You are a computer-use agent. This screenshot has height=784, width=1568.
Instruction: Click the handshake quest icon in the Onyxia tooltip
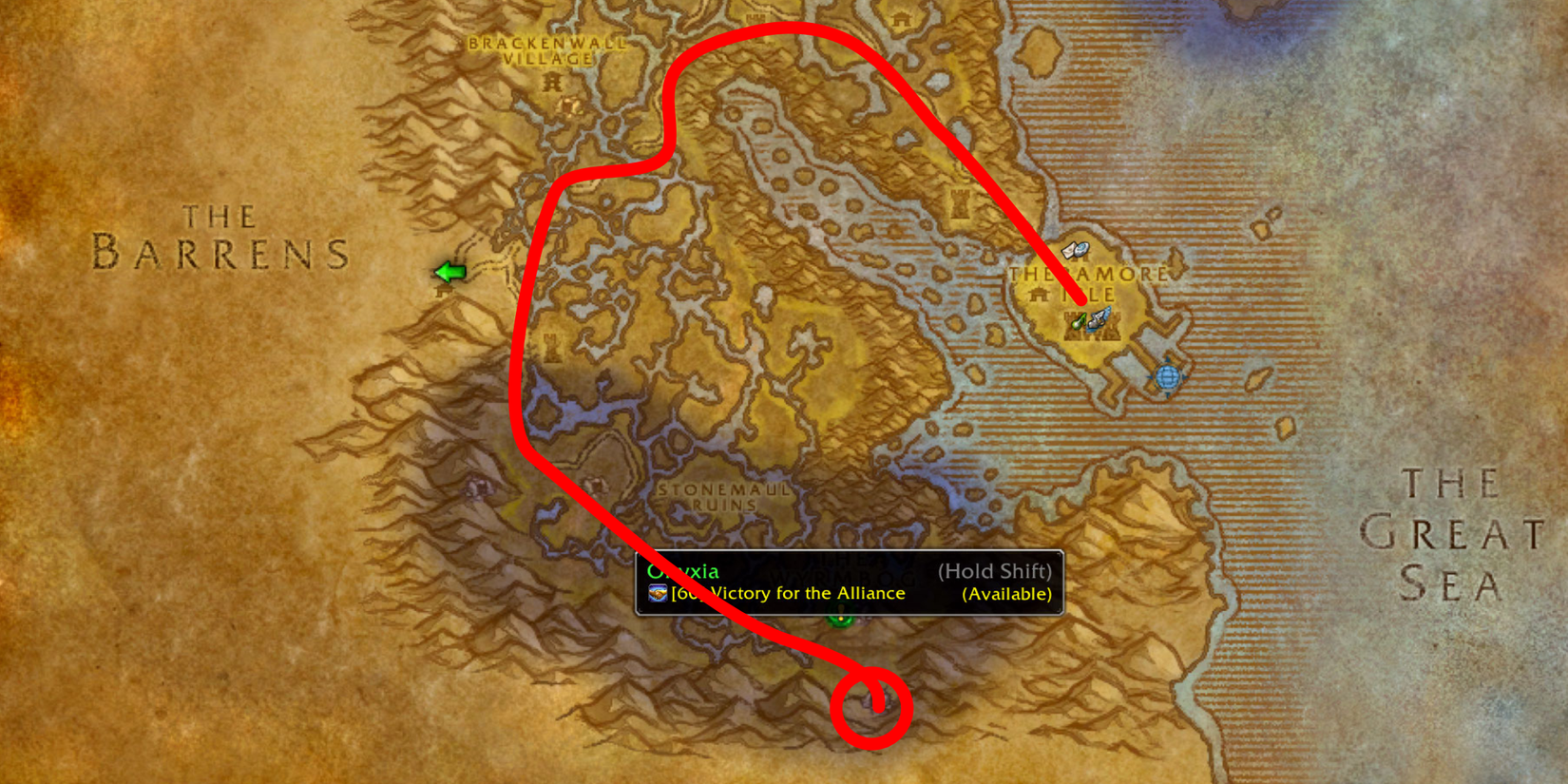659,593
